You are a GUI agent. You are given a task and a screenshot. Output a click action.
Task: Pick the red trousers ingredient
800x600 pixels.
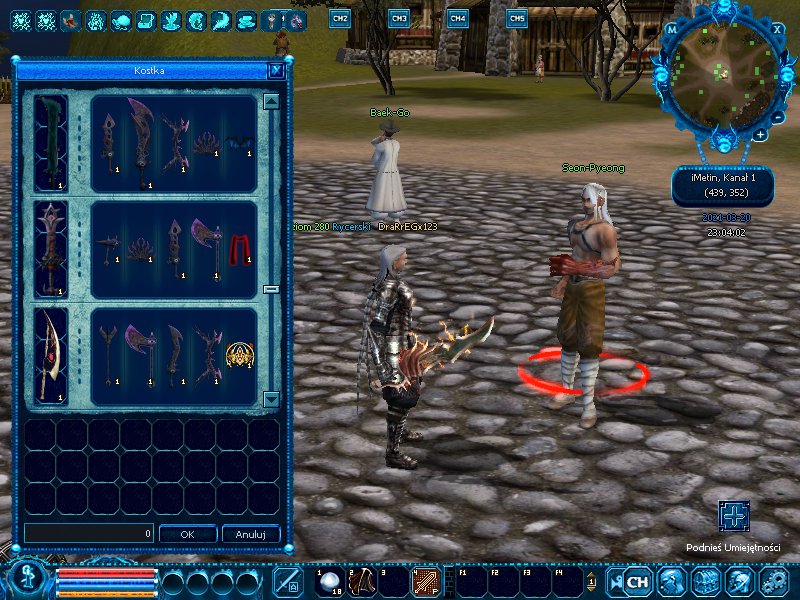[x=240, y=249]
